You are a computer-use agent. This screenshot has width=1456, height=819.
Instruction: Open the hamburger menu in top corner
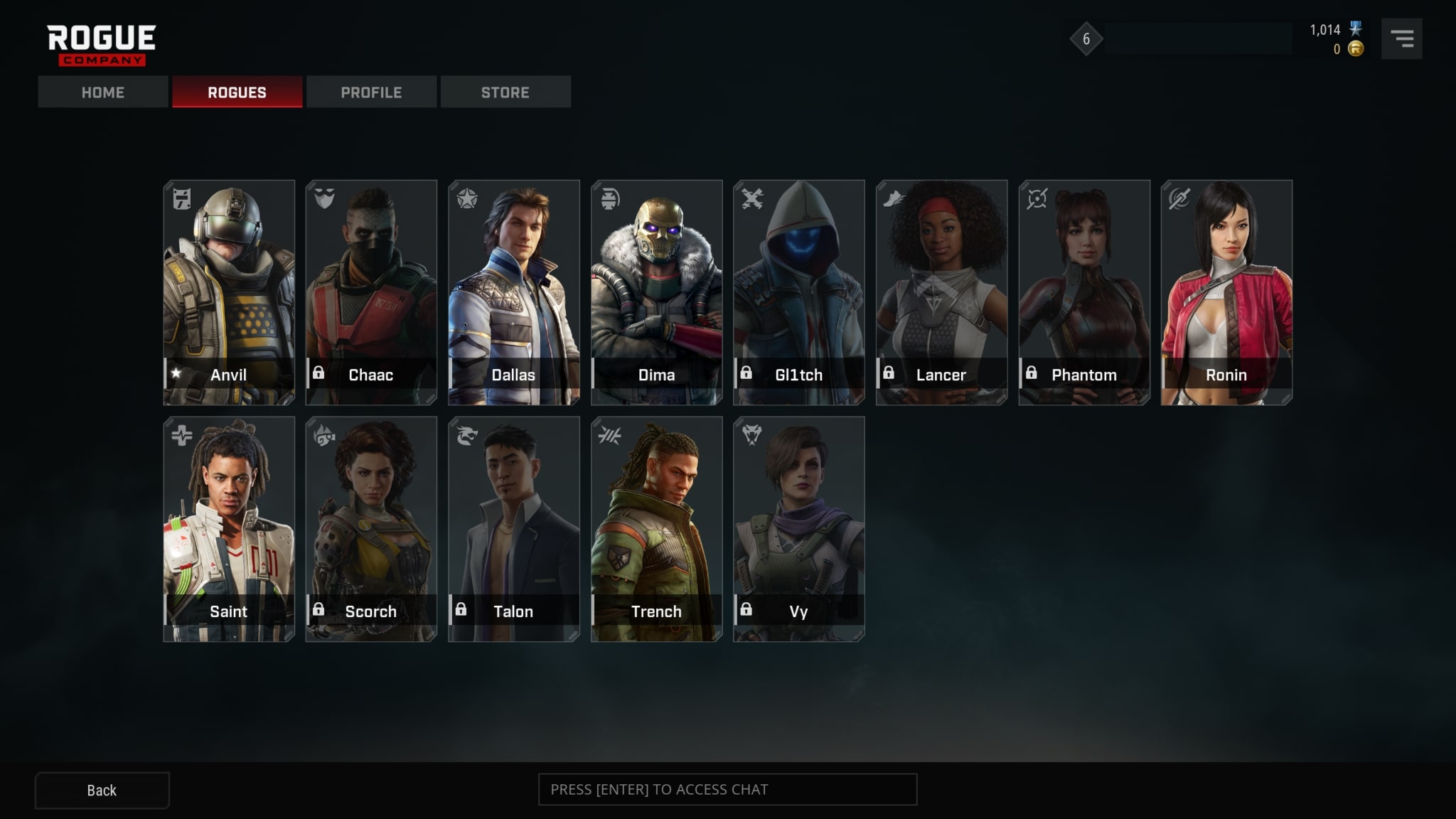coord(1401,39)
